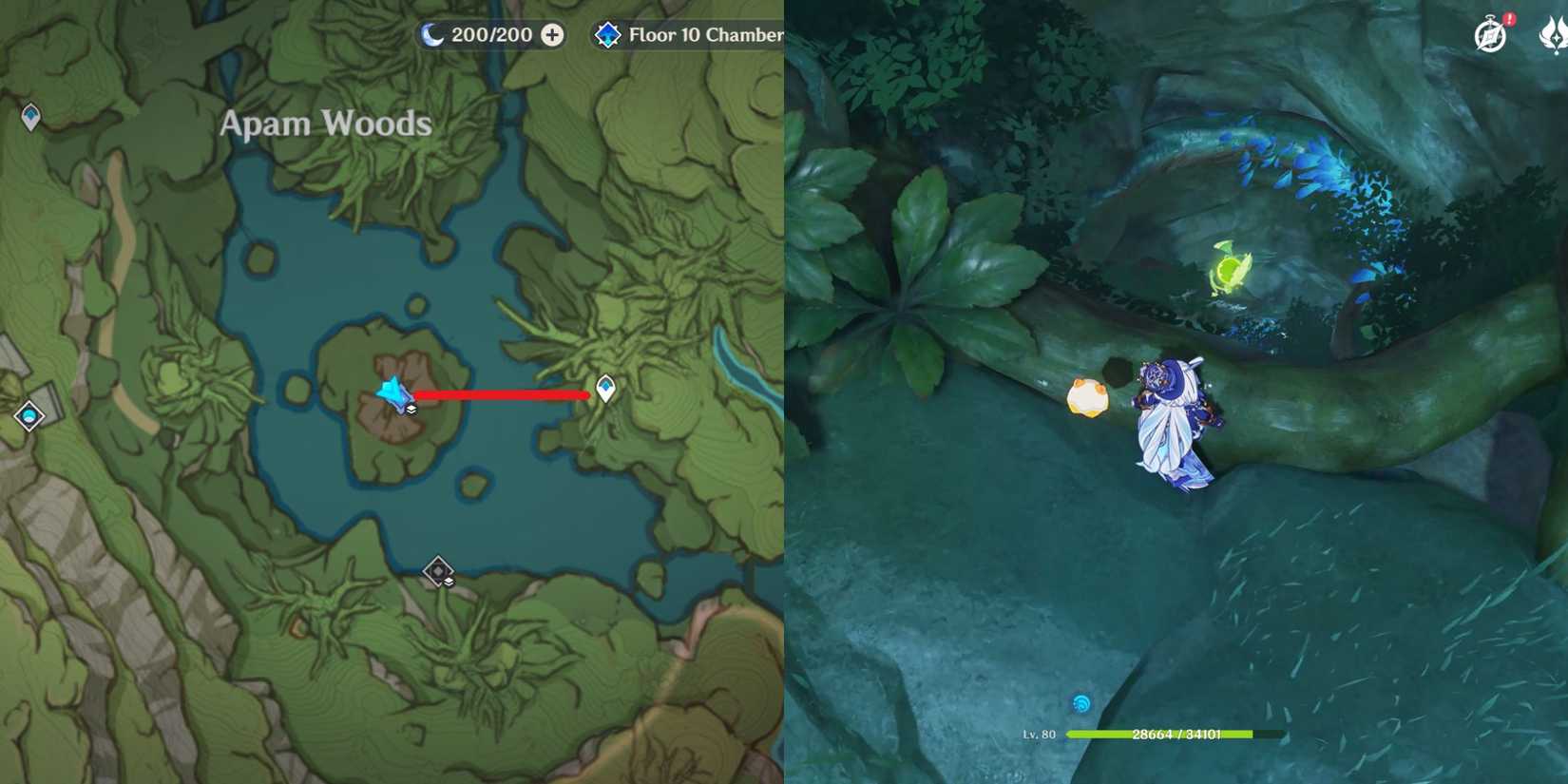Click the player arrow marker on the island
This screenshot has height=784, width=1568.
click(392, 392)
